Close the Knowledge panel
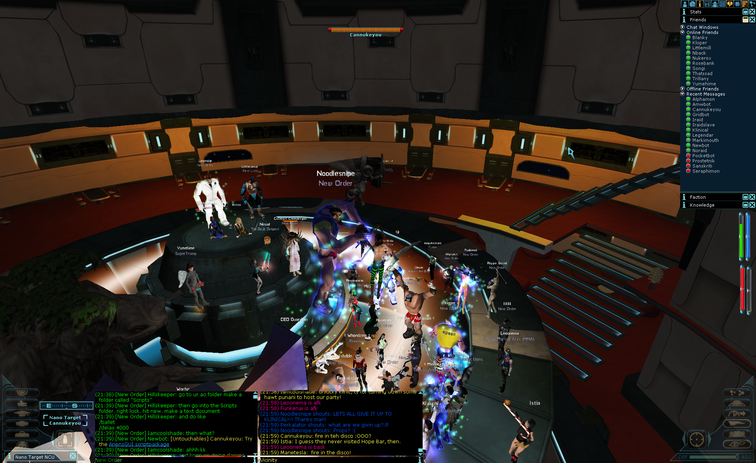Screen dimensions: 756x463 click(x=751, y=205)
